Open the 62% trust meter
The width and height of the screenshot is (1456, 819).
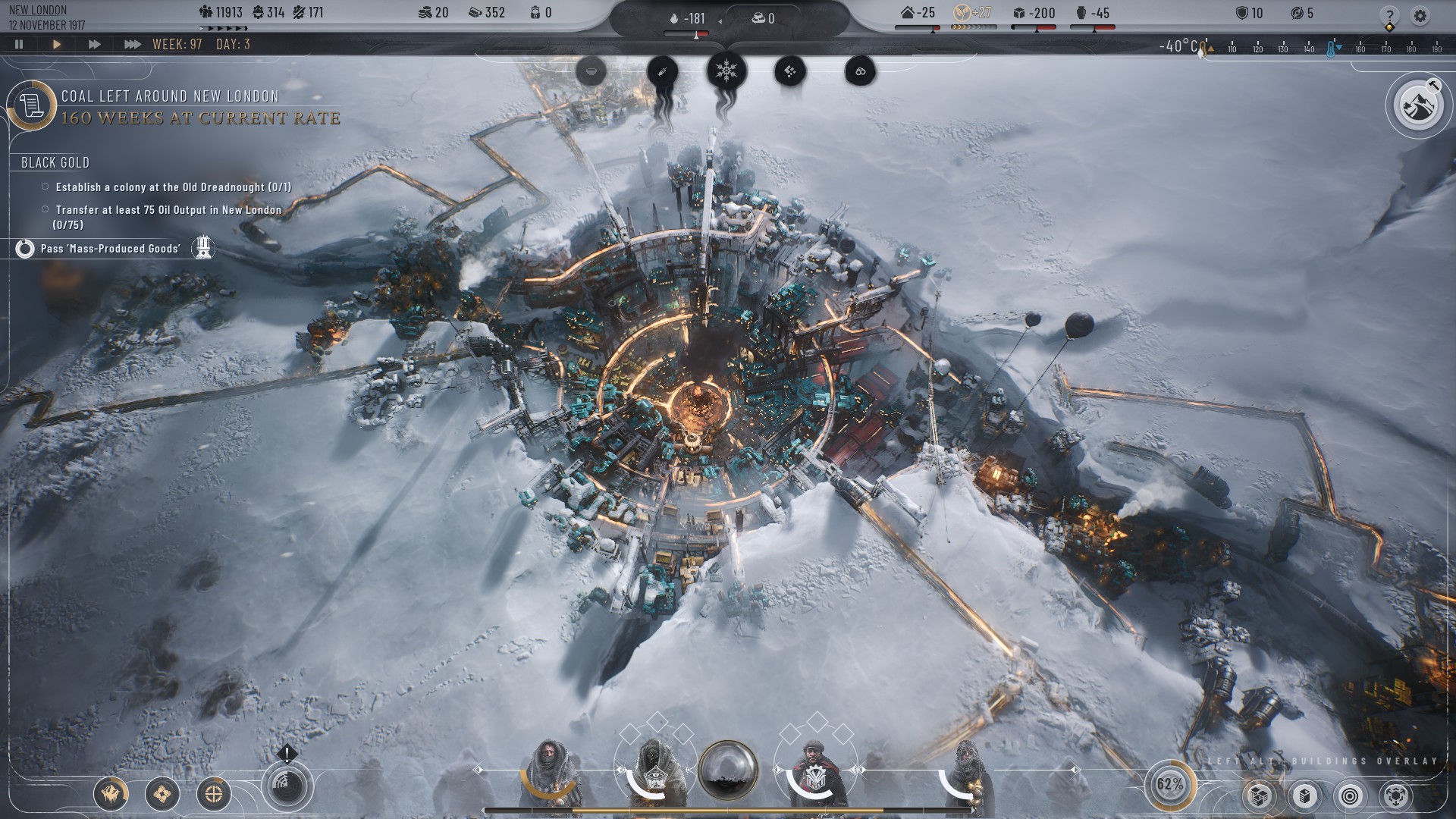[x=1170, y=784]
